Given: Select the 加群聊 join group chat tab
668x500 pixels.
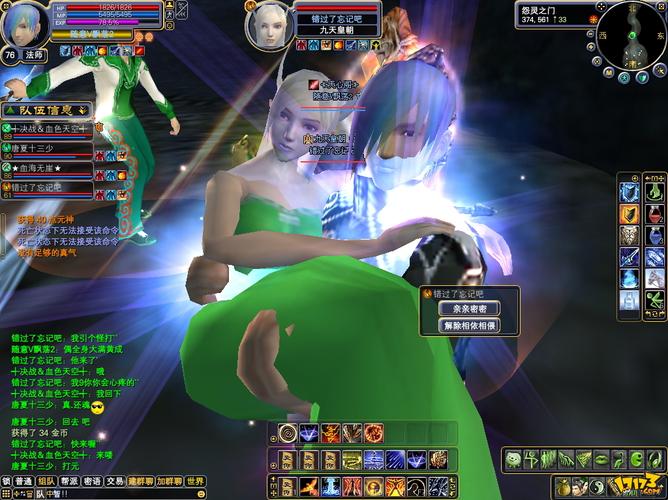Looking at the screenshot, I should [169, 481].
